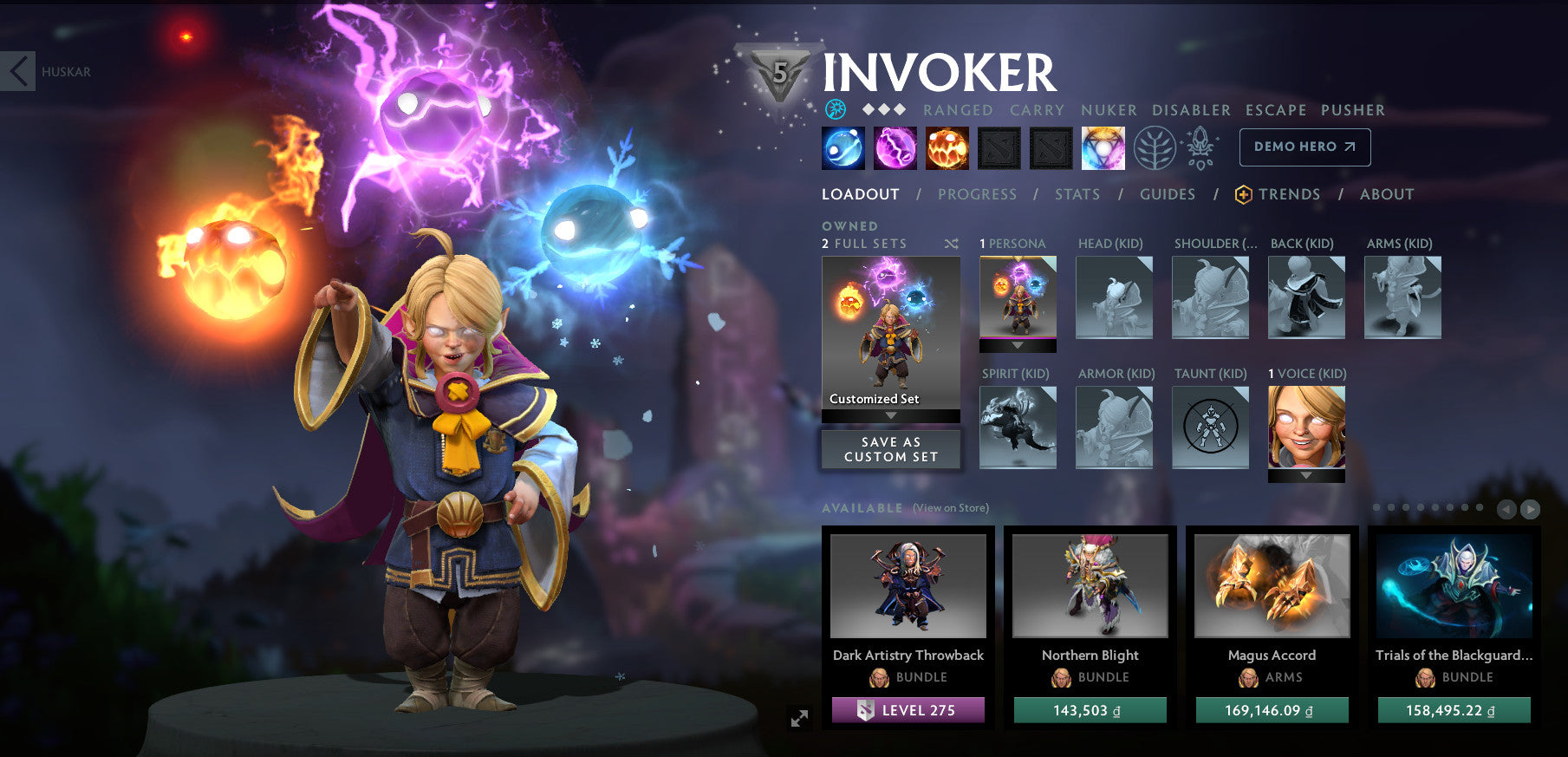
Task: Click the Aghanim's Scepter upgrades icon
Action: pyautogui.click(x=1200, y=147)
